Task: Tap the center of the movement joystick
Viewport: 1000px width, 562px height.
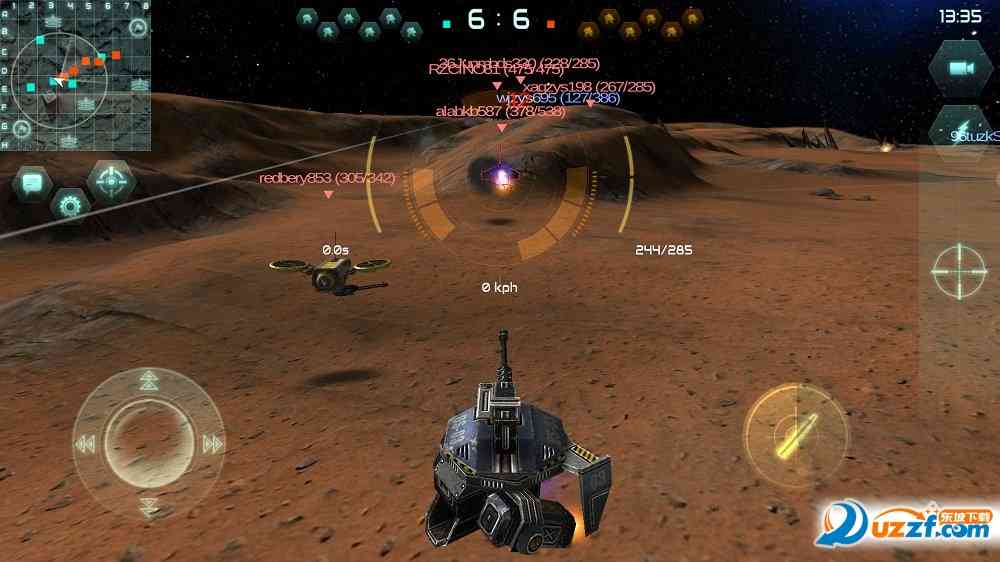Action: (149, 443)
